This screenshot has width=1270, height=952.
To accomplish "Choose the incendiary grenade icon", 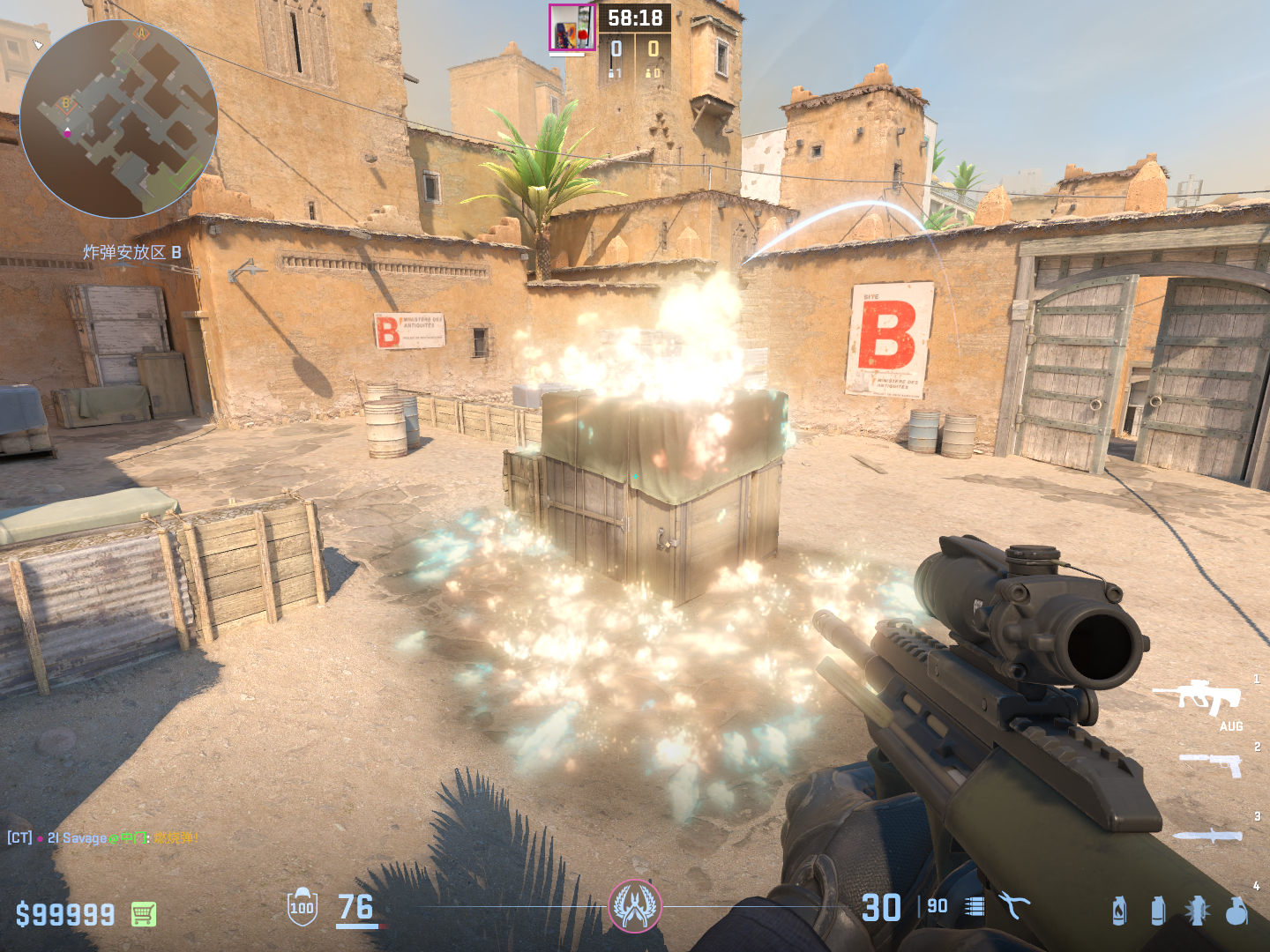I will coord(1119,911).
